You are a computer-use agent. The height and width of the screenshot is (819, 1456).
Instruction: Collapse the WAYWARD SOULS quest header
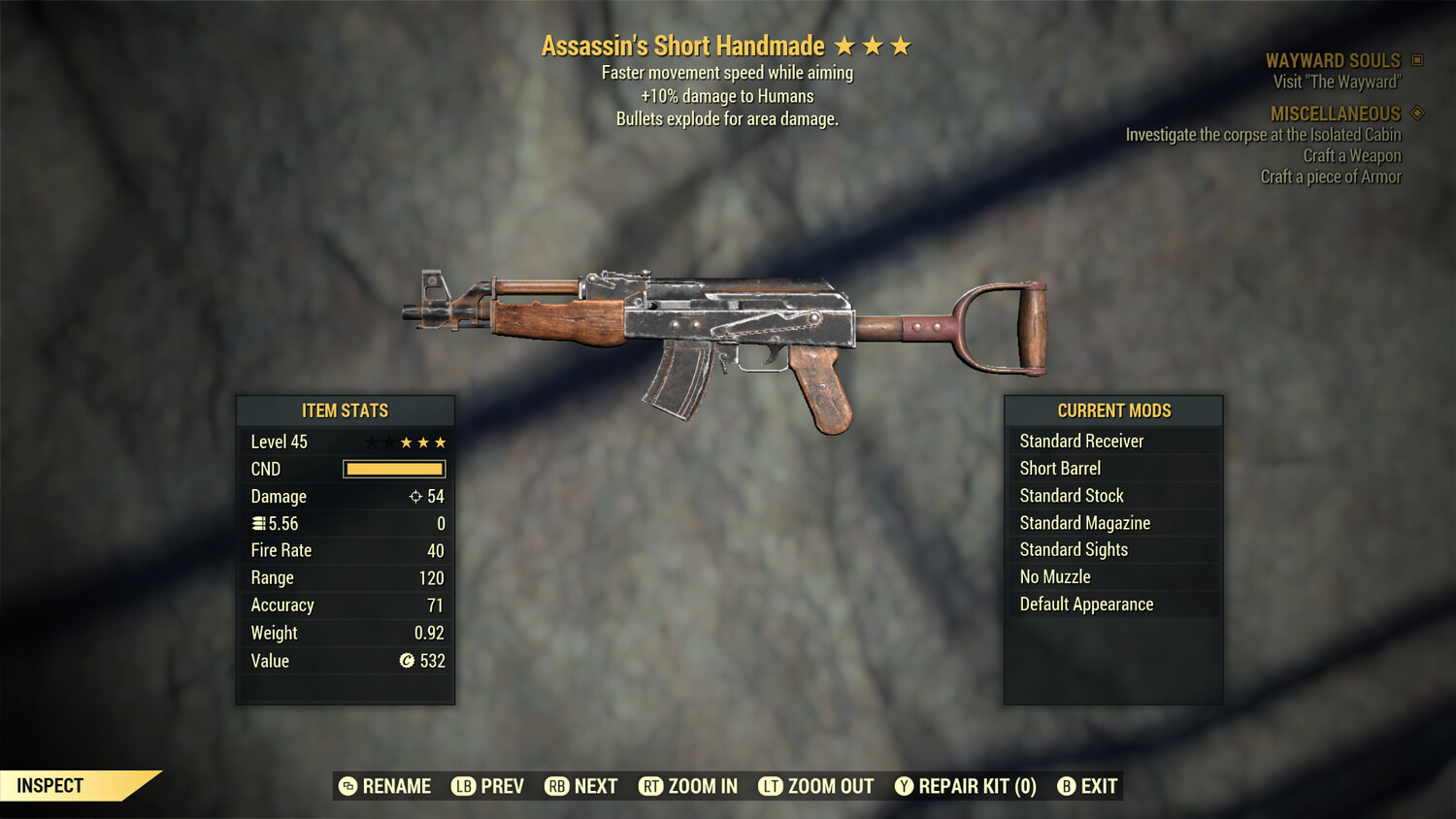(1333, 60)
